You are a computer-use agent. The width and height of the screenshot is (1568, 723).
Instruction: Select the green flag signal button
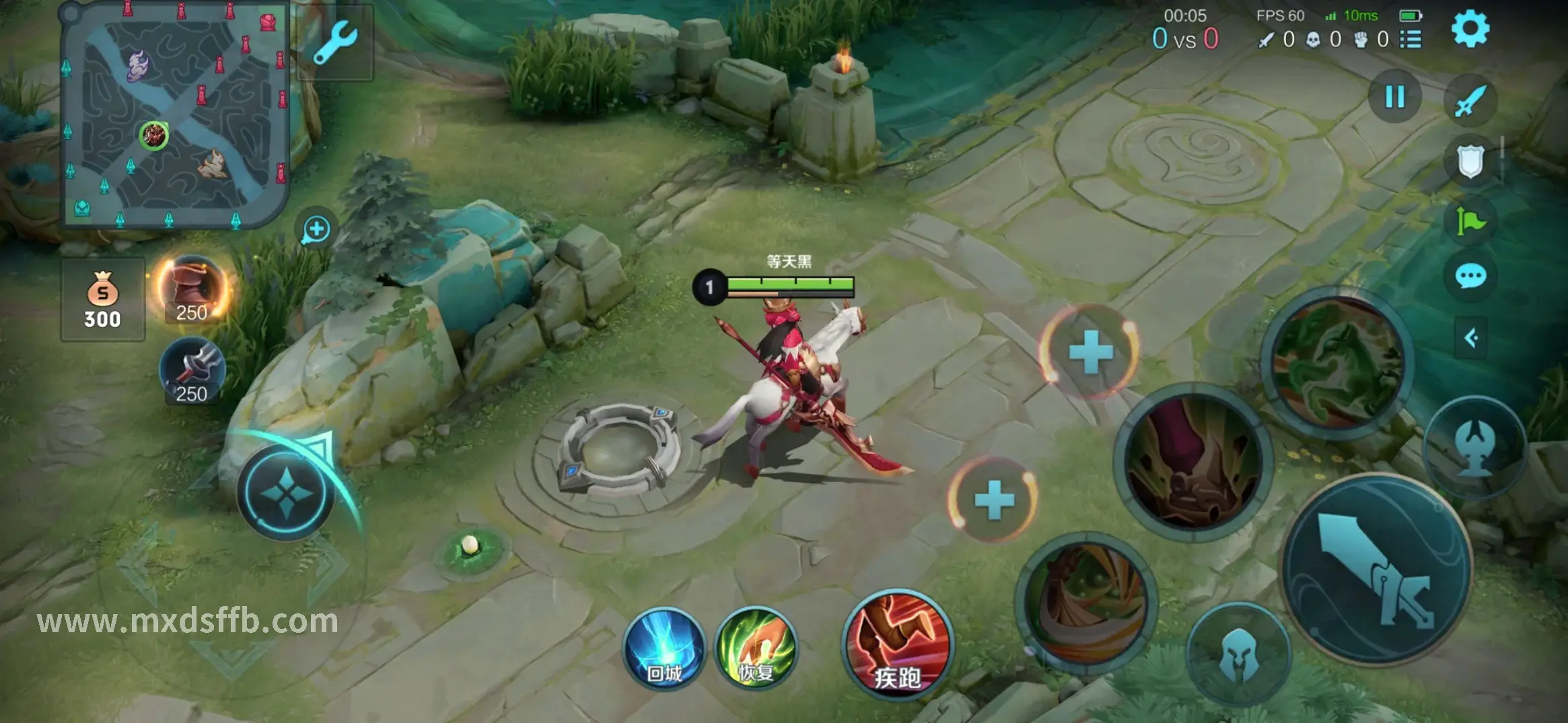[x=1470, y=221]
